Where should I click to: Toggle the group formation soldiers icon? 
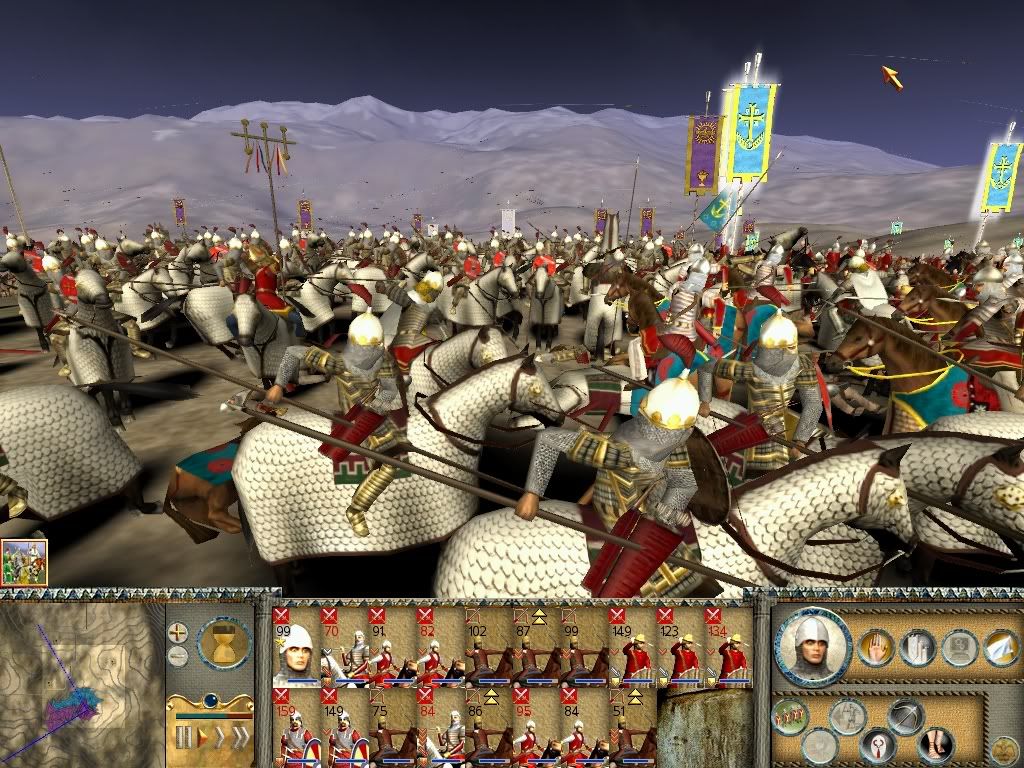[x=790, y=717]
